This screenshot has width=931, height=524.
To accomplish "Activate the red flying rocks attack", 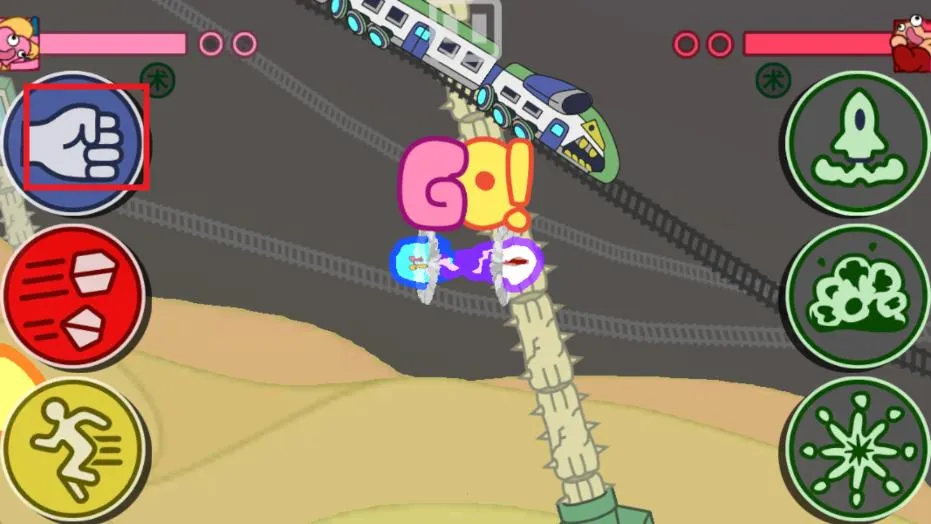I will pyautogui.click(x=73, y=297).
